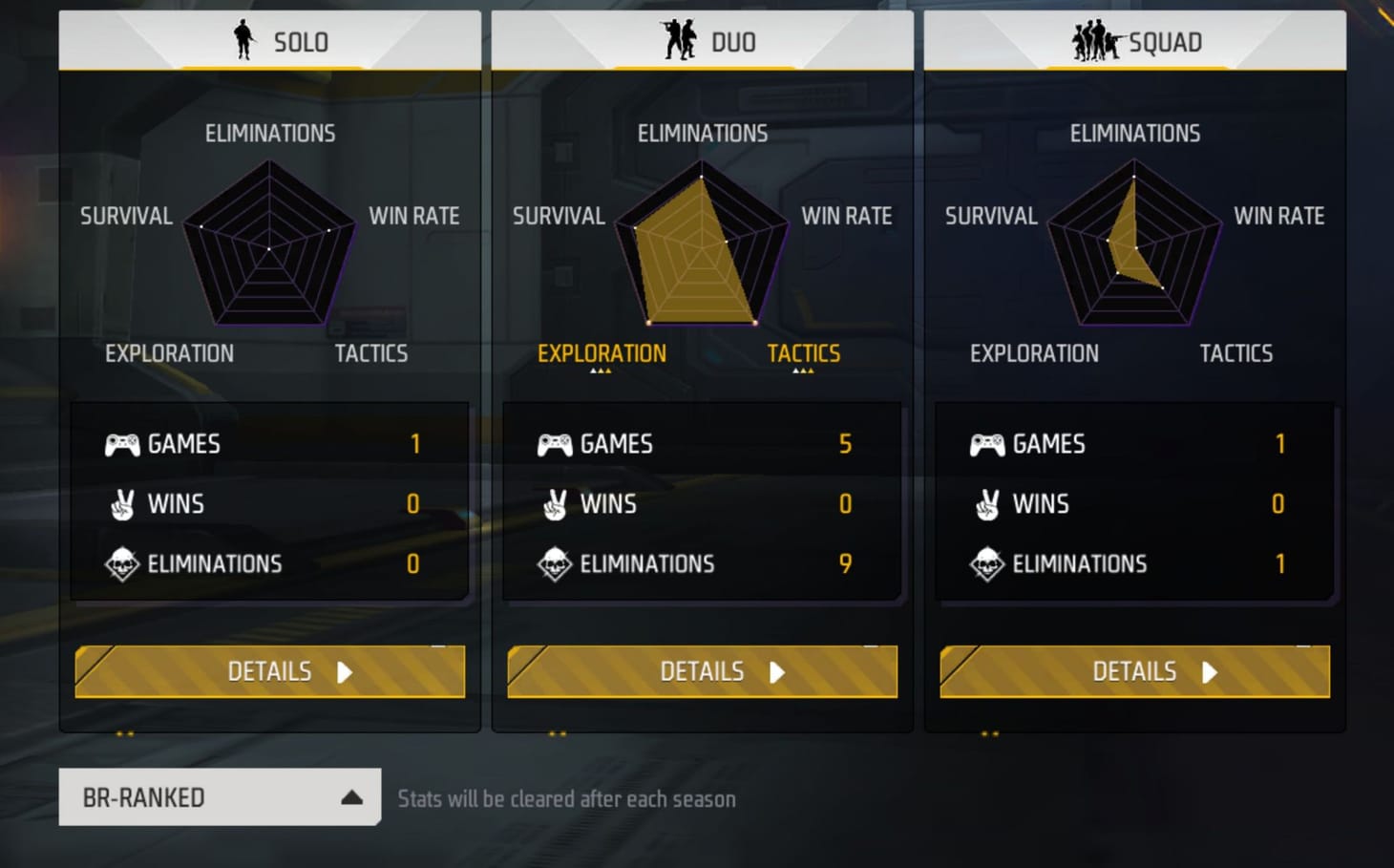Switch to the SQUAD tab
The width and height of the screenshot is (1394, 868).
1134,41
